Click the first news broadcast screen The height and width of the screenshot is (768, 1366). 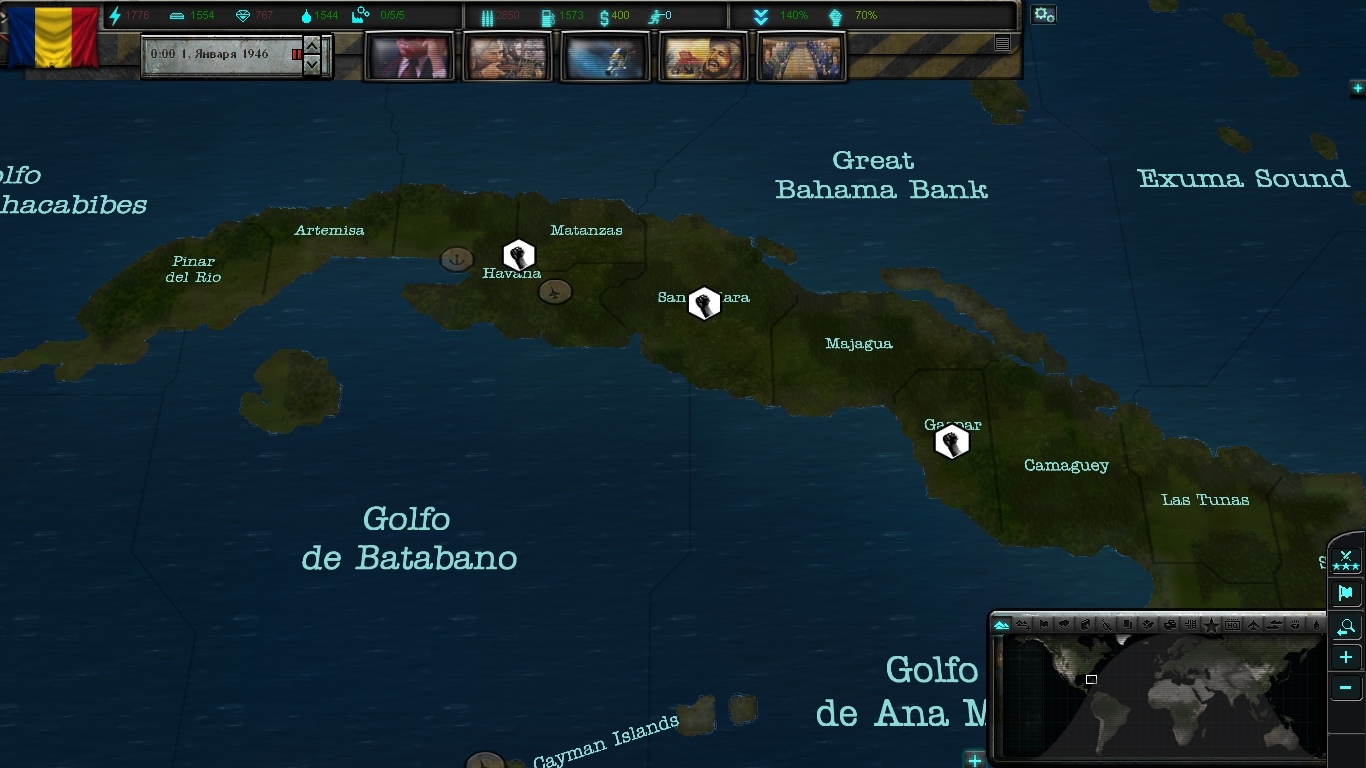click(x=408, y=55)
